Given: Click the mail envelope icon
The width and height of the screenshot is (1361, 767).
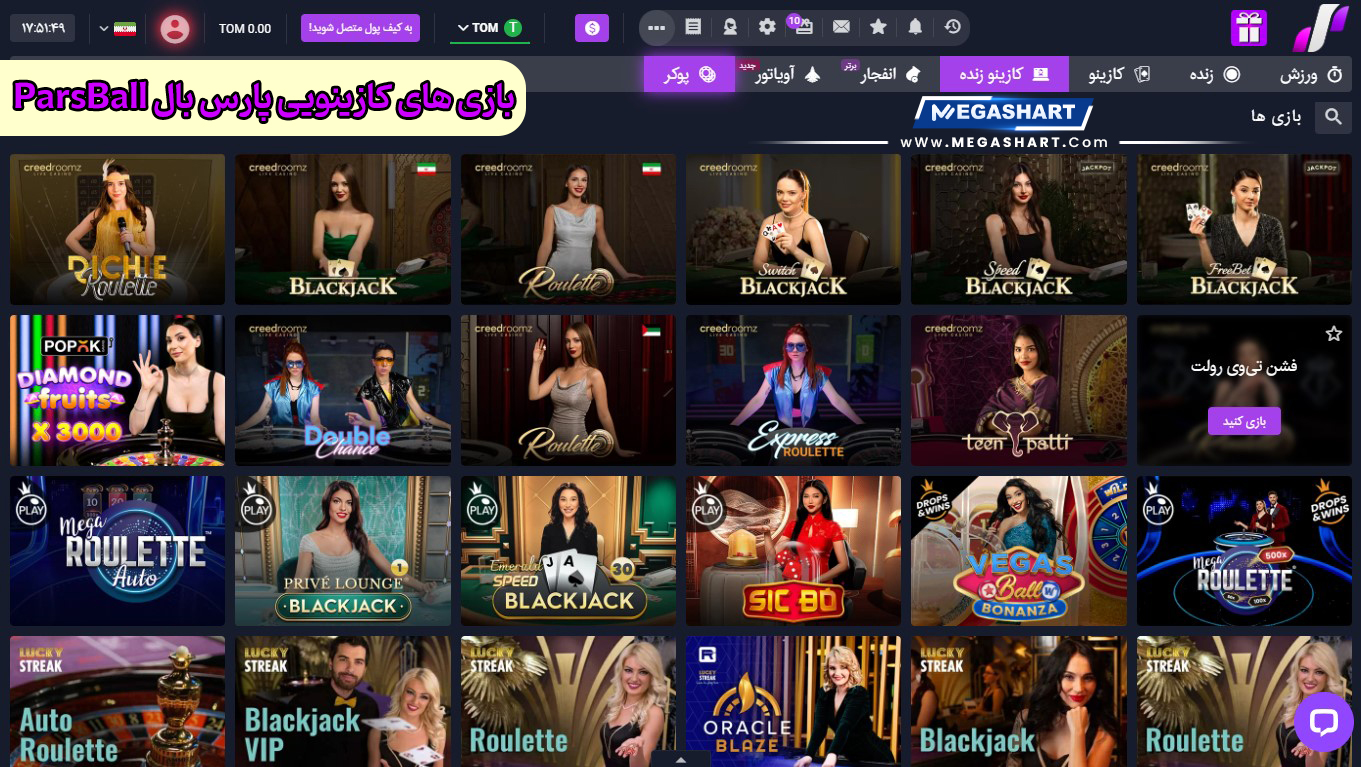Looking at the screenshot, I should click(841, 27).
